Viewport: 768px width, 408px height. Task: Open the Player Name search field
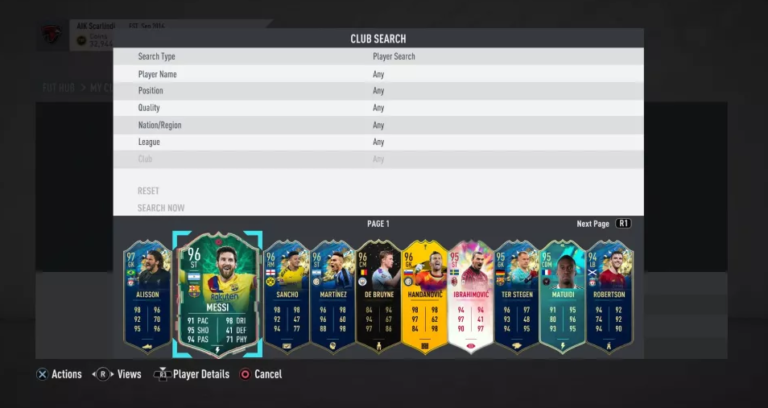[377, 74]
